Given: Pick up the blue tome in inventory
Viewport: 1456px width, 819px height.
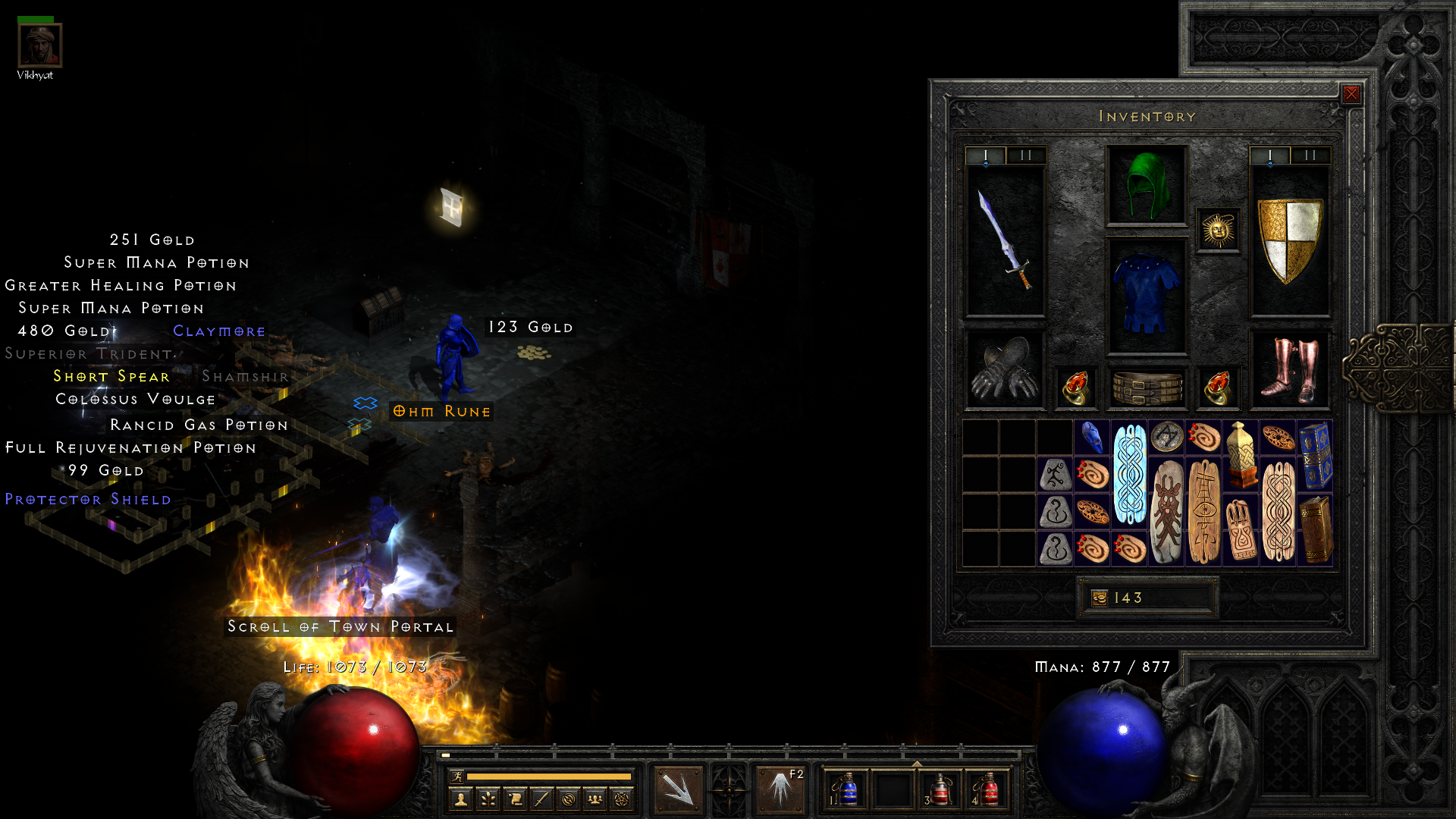Looking at the screenshot, I should click(x=1316, y=456).
